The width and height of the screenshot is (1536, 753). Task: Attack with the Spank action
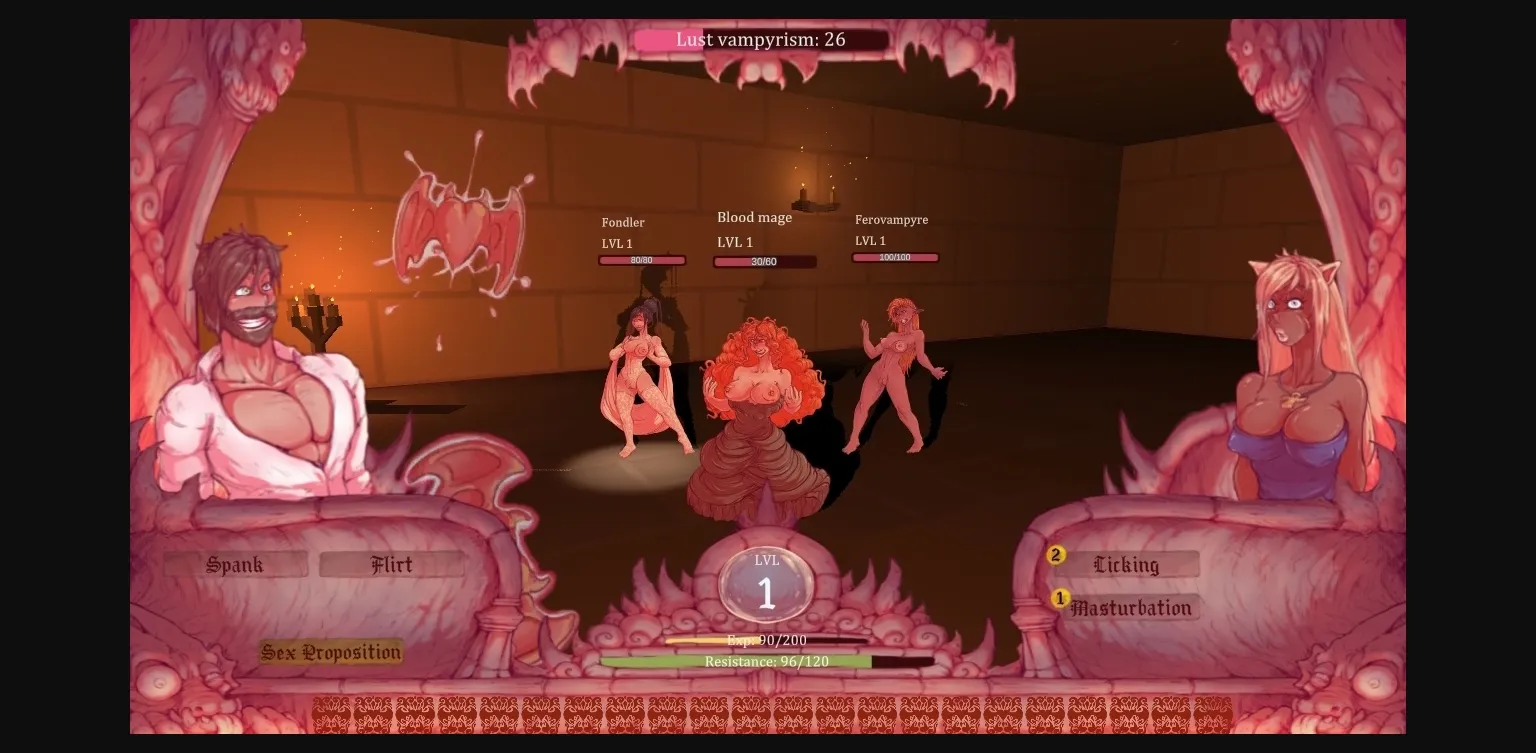[234, 564]
